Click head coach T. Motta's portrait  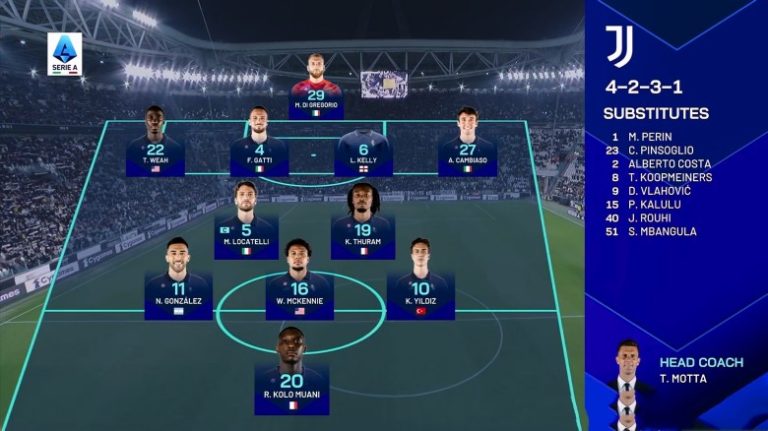pos(626,384)
